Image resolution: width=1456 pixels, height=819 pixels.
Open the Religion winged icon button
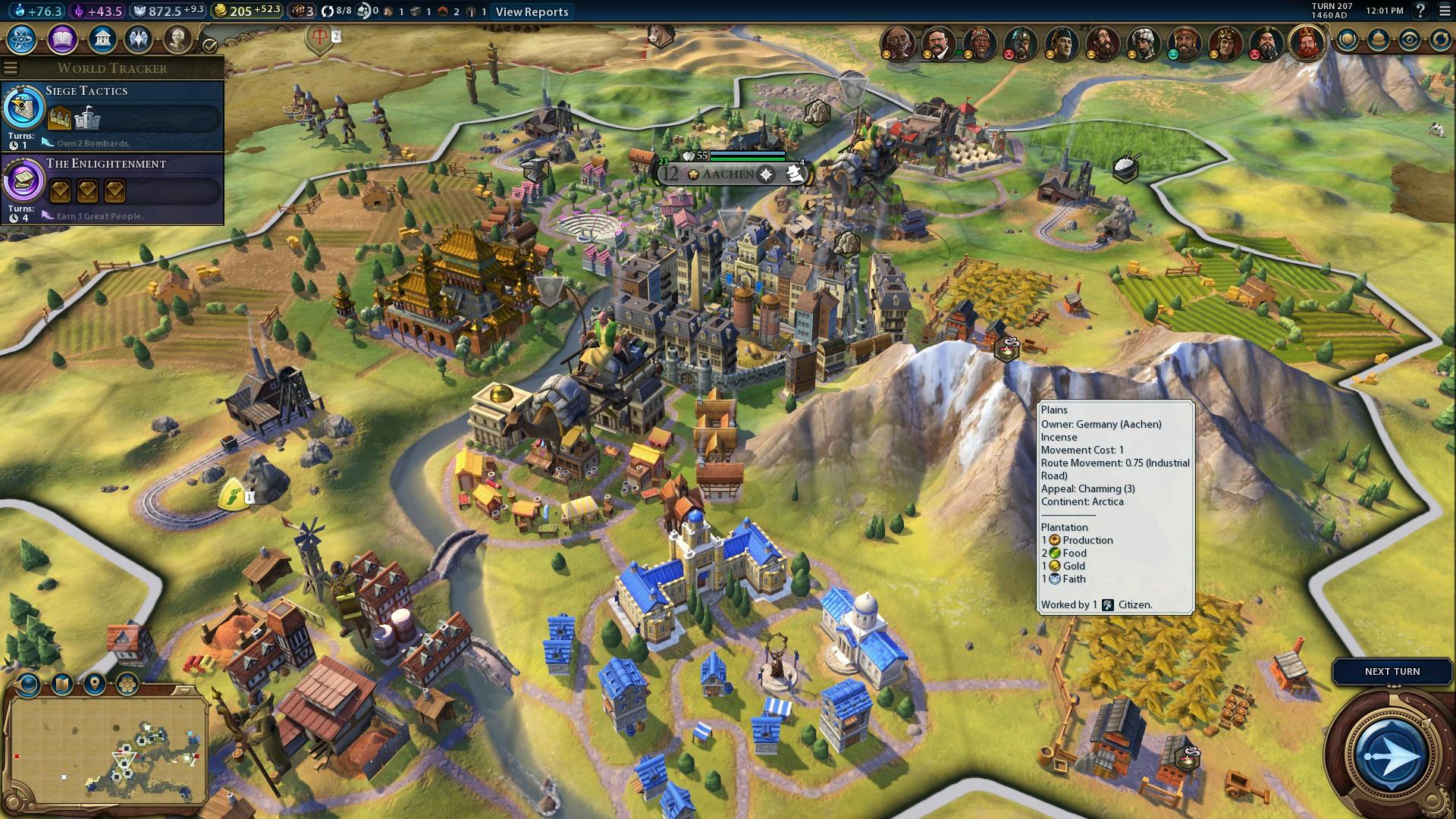pos(139,39)
